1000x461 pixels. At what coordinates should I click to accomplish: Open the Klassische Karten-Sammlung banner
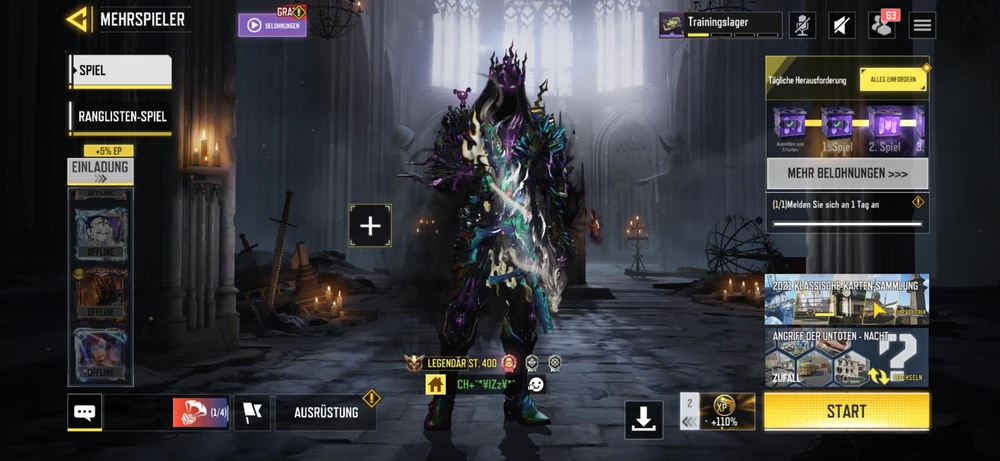[847, 299]
